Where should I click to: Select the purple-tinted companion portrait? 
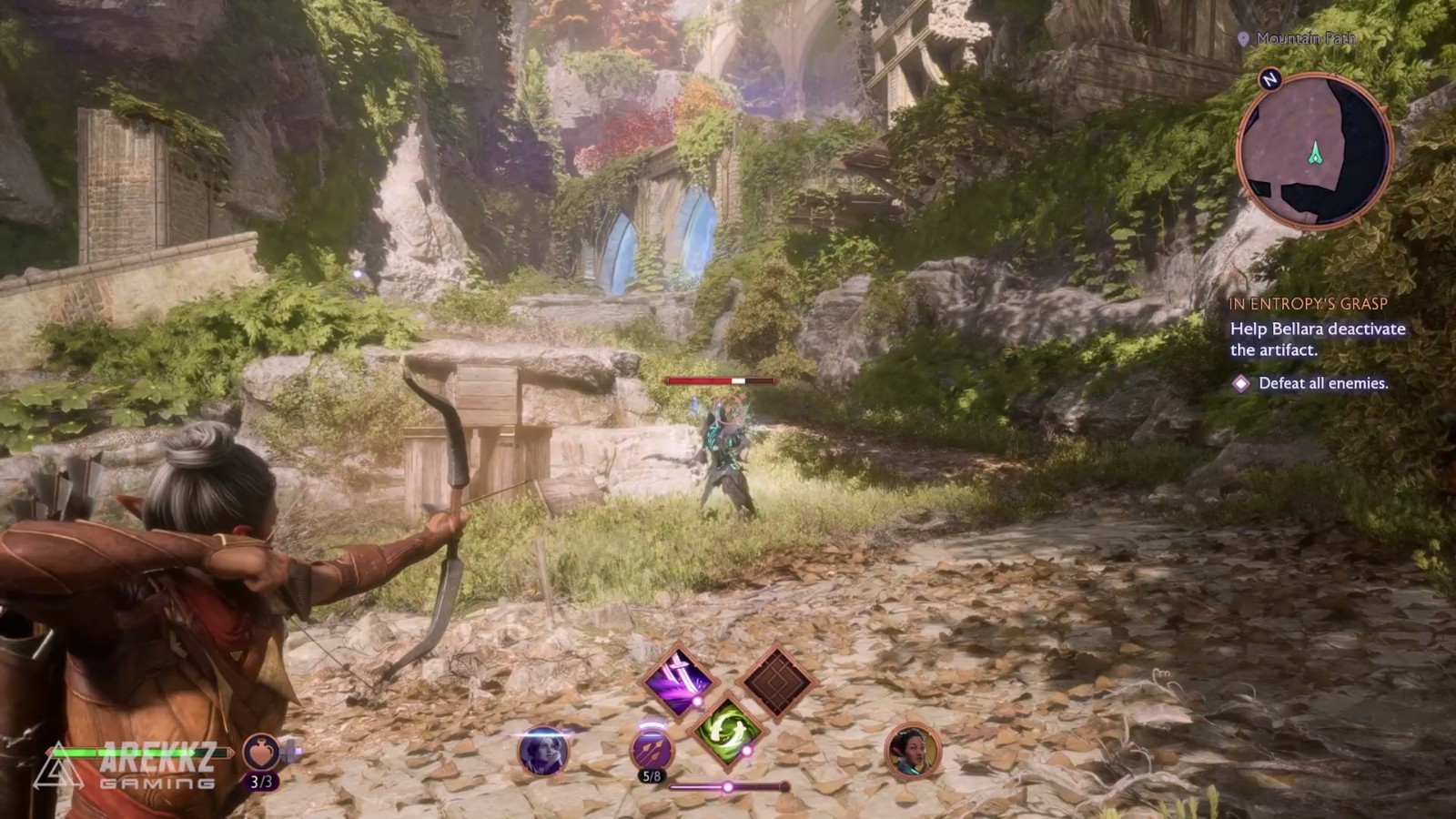[543, 752]
